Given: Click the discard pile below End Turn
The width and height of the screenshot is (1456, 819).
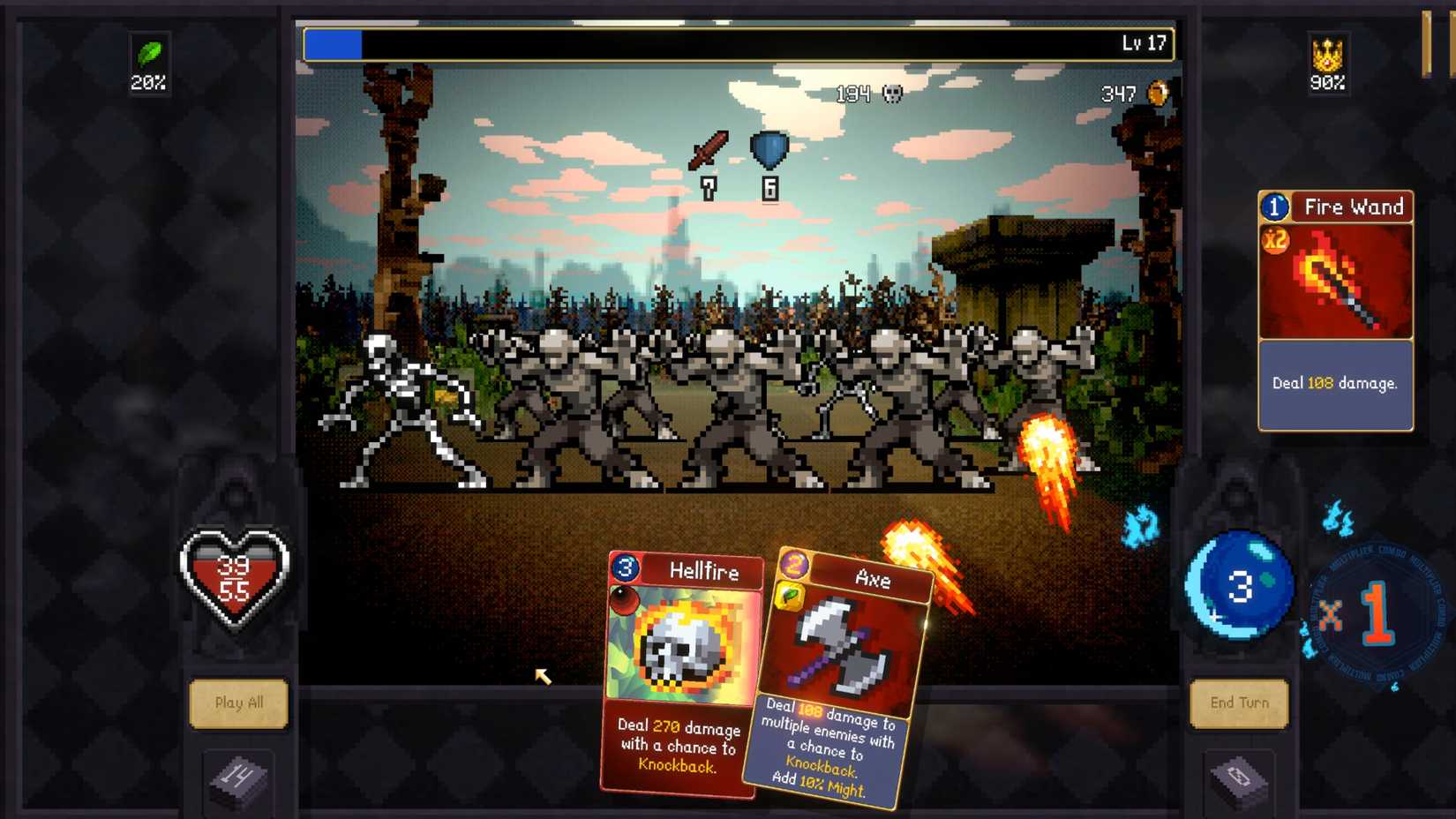Looking at the screenshot, I should click(x=1239, y=778).
